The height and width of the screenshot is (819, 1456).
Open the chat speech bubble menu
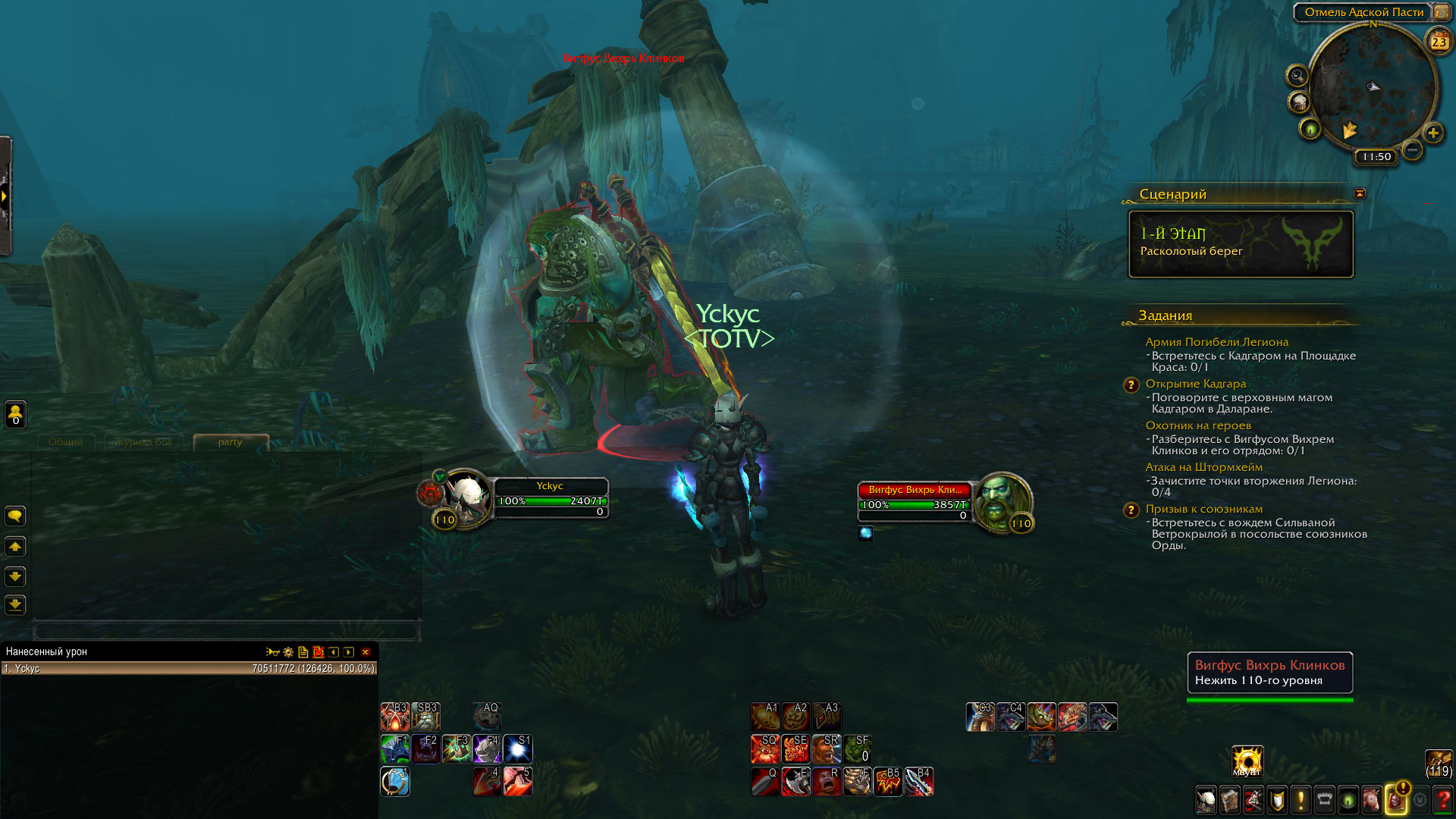pyautogui.click(x=15, y=516)
